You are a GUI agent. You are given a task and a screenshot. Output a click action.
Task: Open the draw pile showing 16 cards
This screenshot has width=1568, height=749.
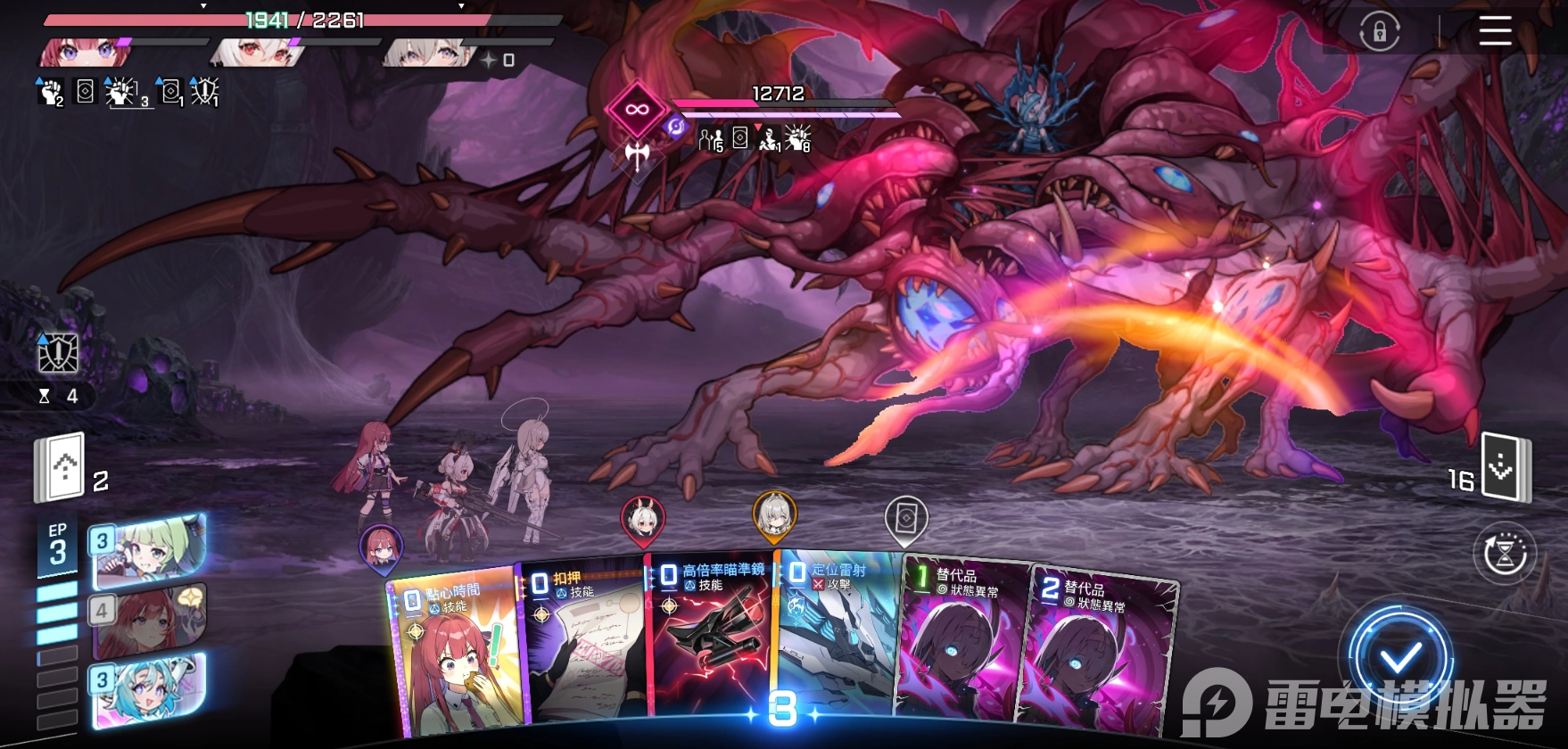pos(1504,467)
